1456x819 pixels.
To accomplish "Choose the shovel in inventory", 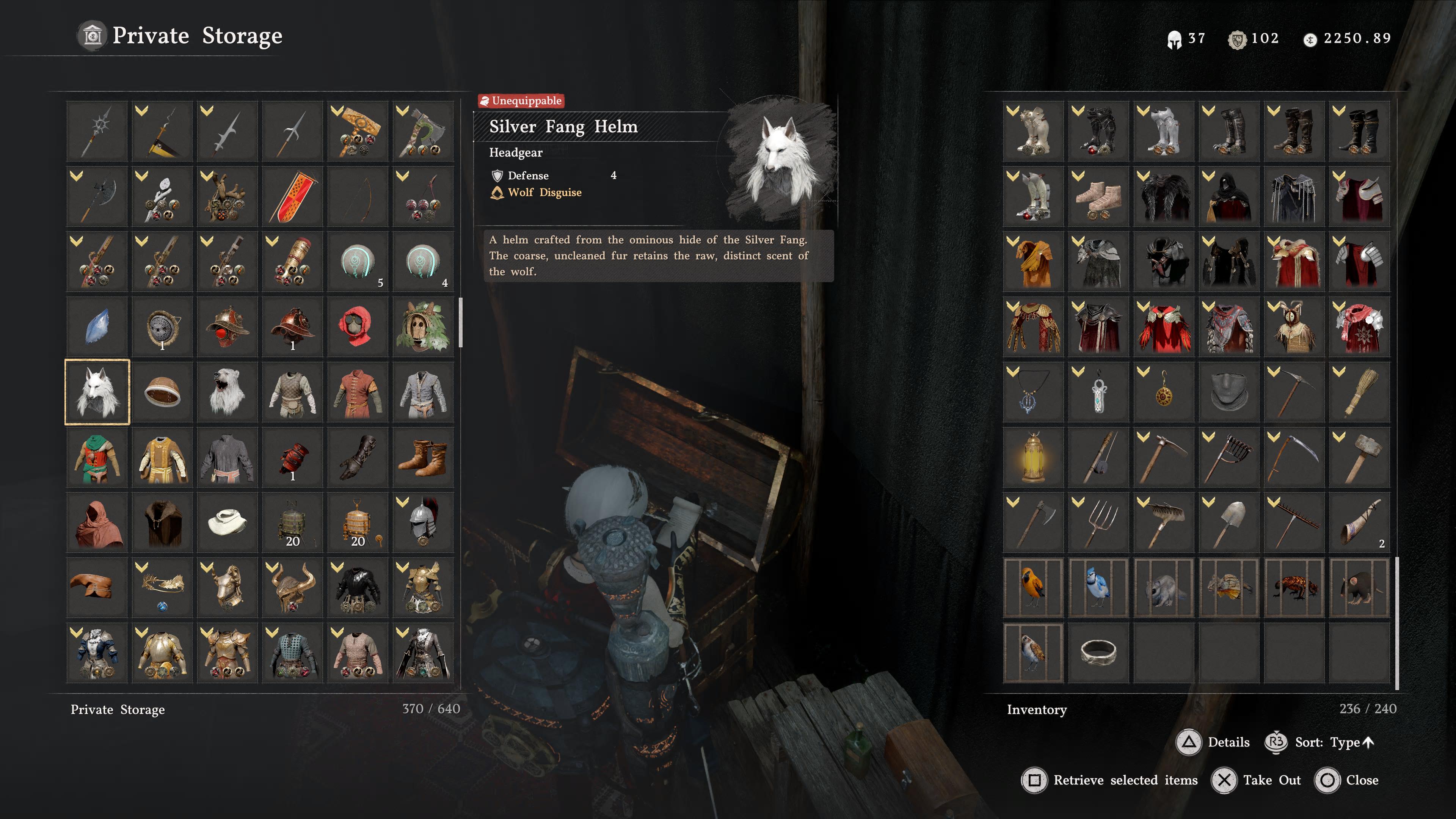I will point(1229,522).
